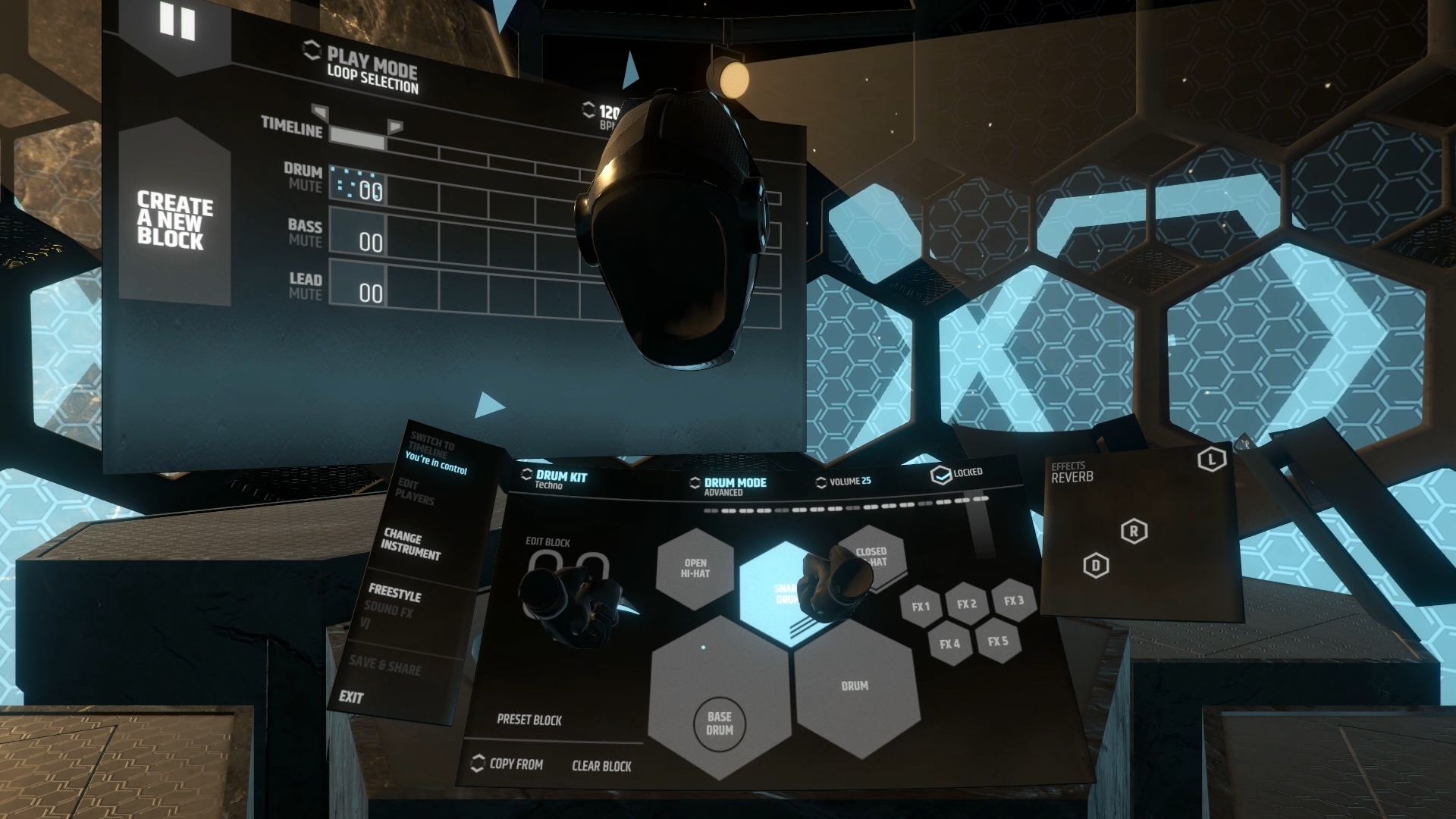Cycle Drum Mode using the arrows next to it

[695, 482]
